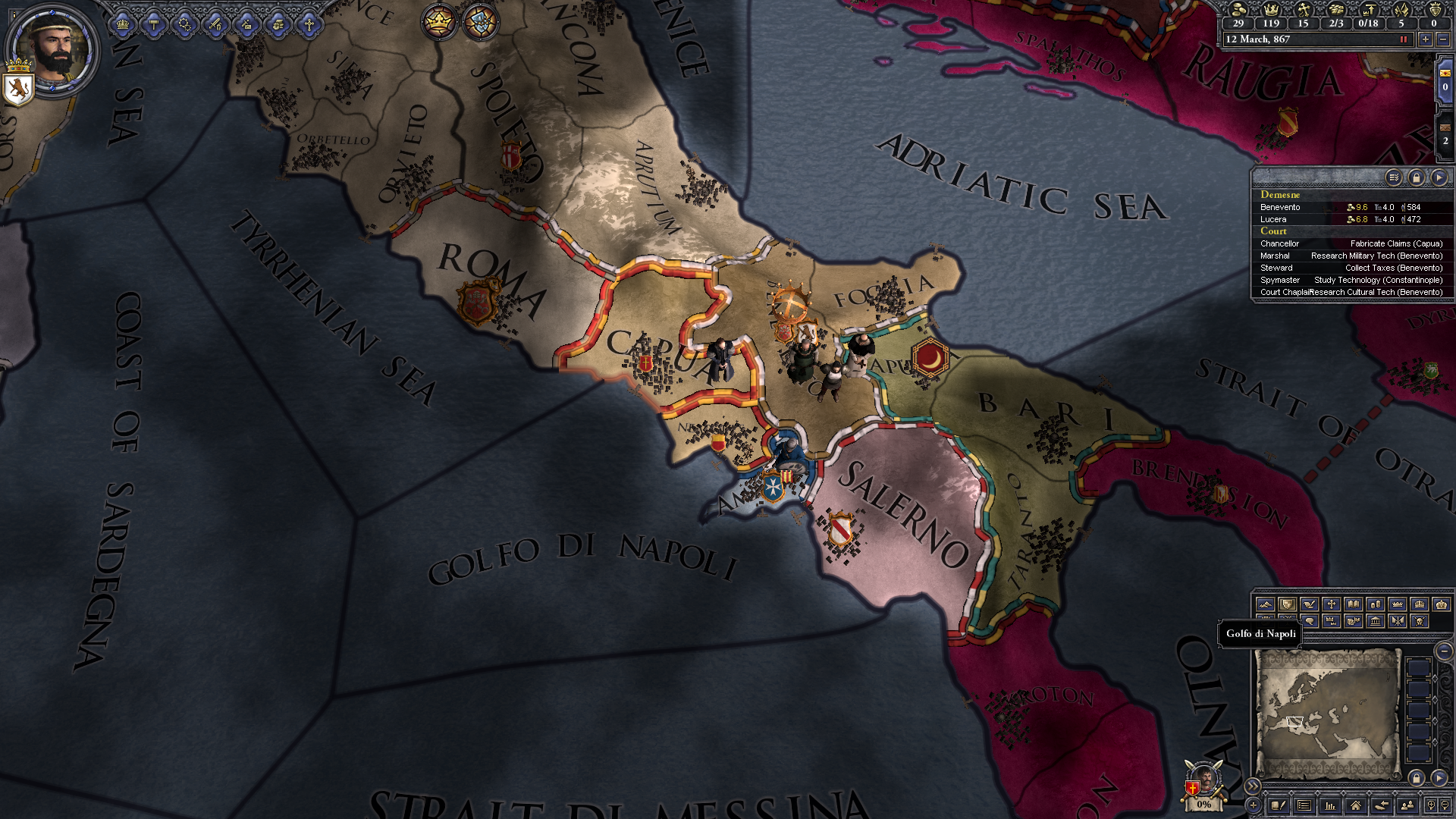Open the laws screen hammer icon
This screenshot has height=819, width=1456.
(x=154, y=24)
